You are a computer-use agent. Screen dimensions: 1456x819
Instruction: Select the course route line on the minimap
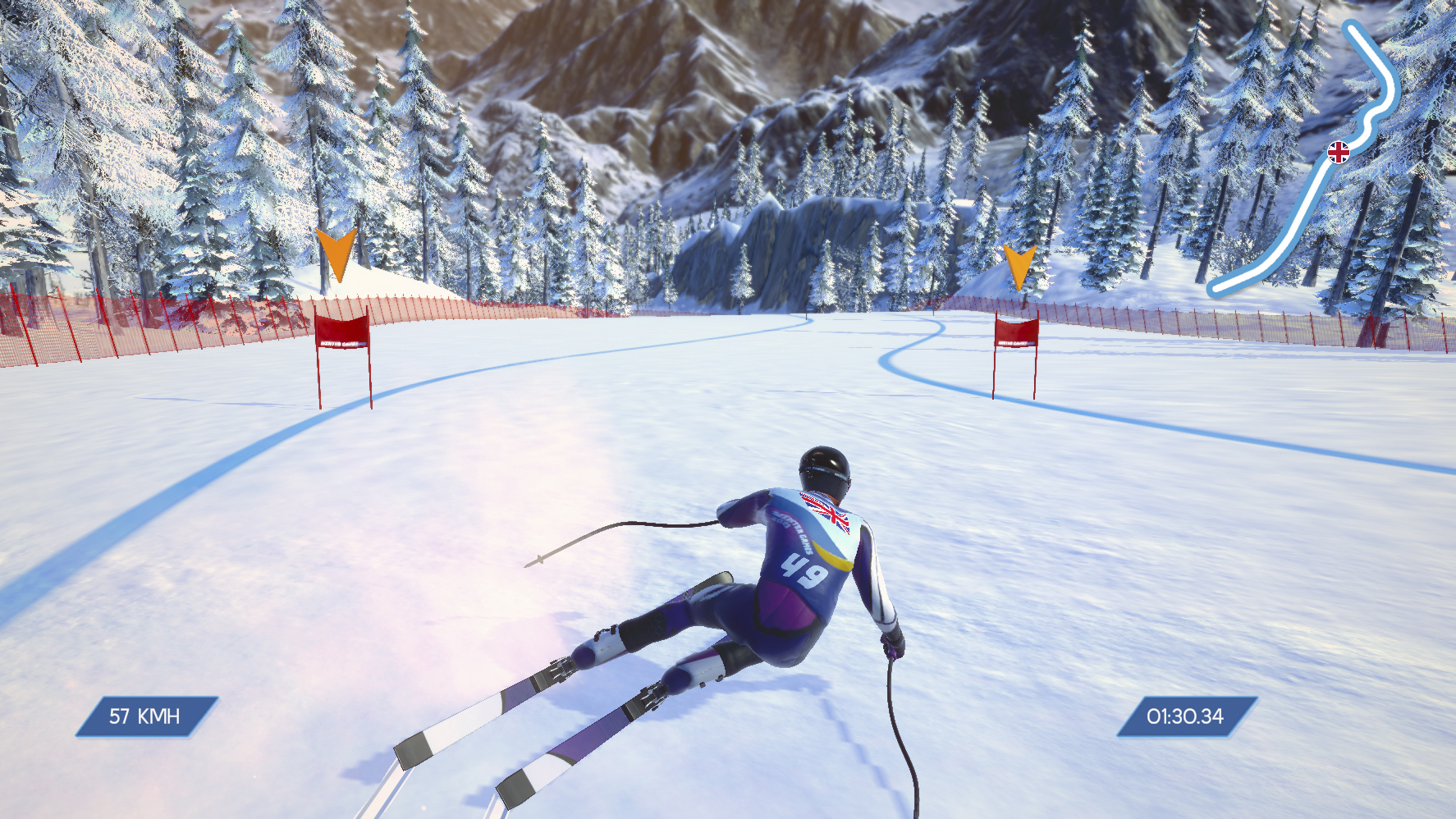tap(1305, 205)
